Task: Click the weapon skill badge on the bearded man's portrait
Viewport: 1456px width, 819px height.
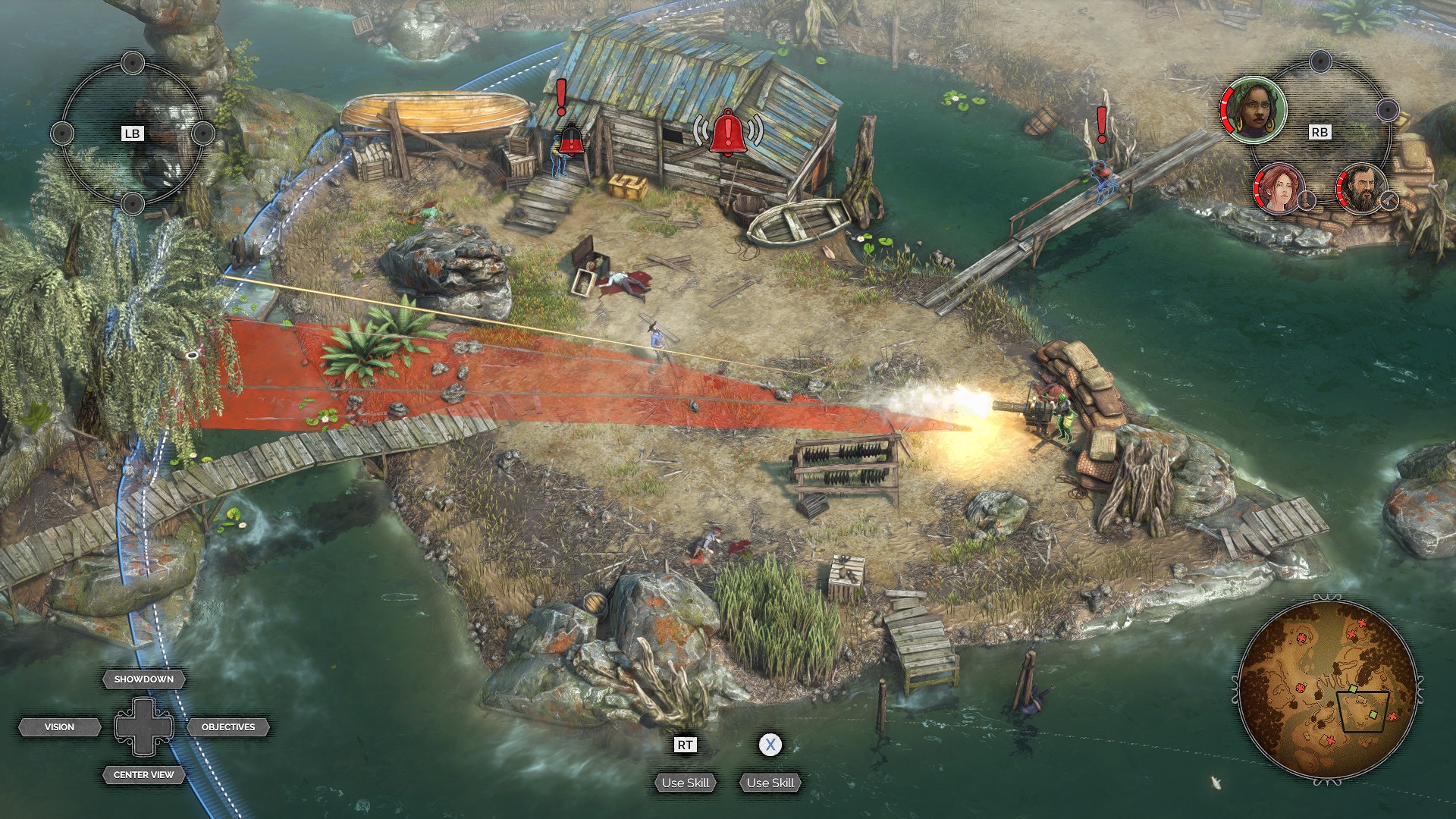Action: (1389, 201)
